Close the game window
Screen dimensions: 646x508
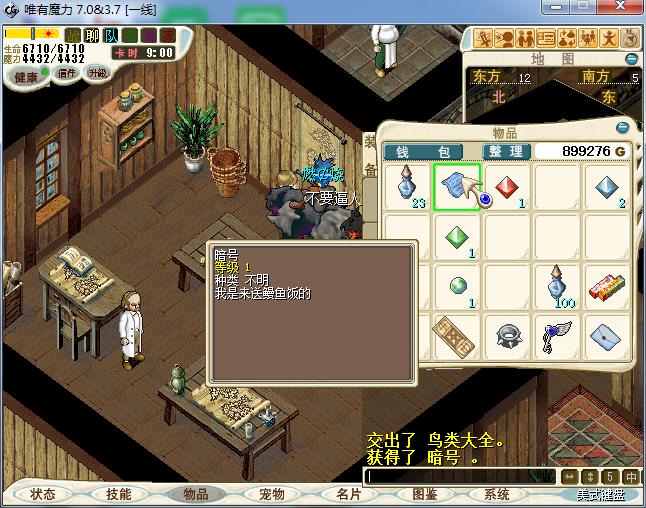coord(623,10)
